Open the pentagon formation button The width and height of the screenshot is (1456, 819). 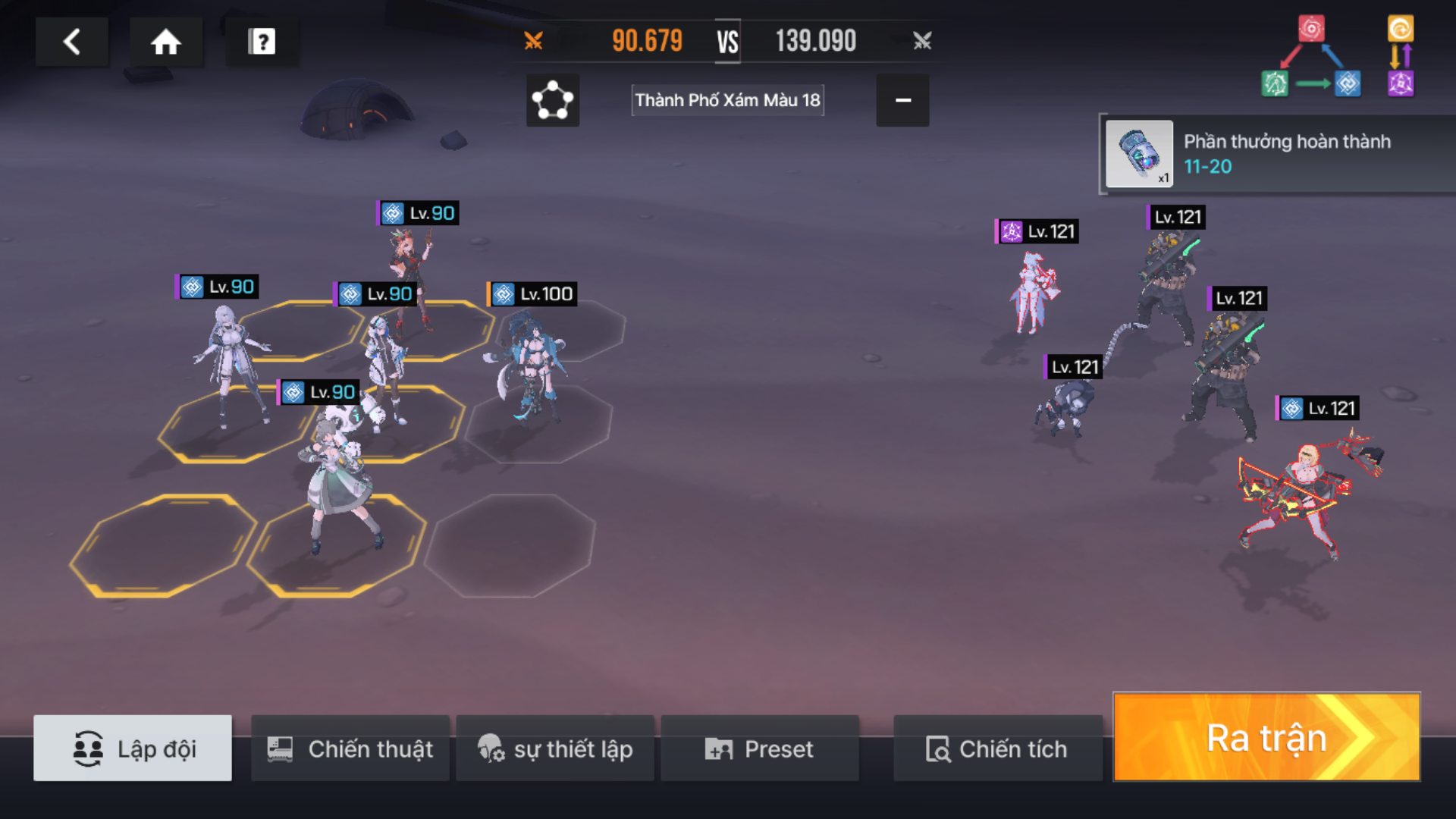coord(553,100)
